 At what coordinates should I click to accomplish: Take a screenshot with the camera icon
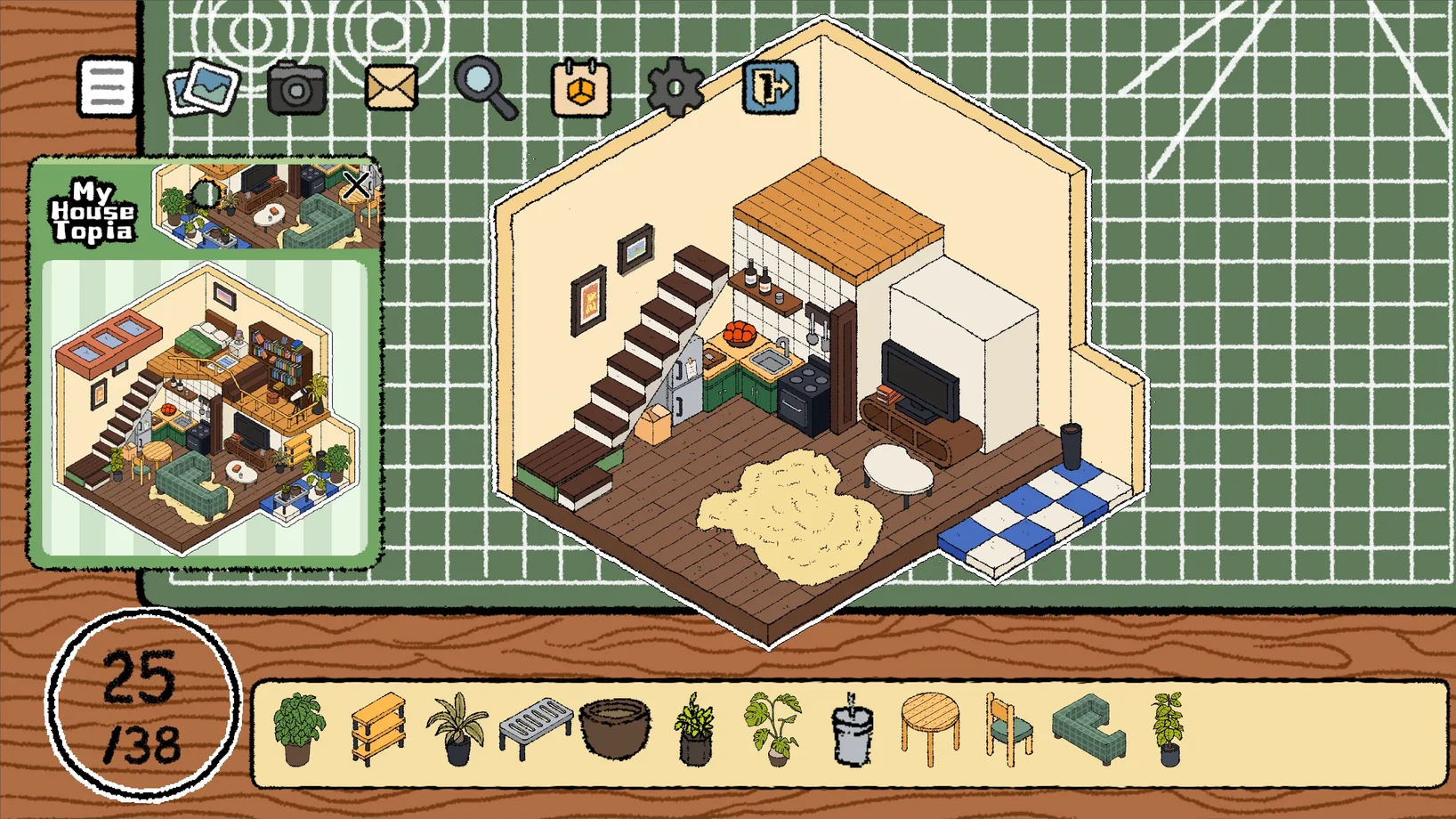[296, 87]
